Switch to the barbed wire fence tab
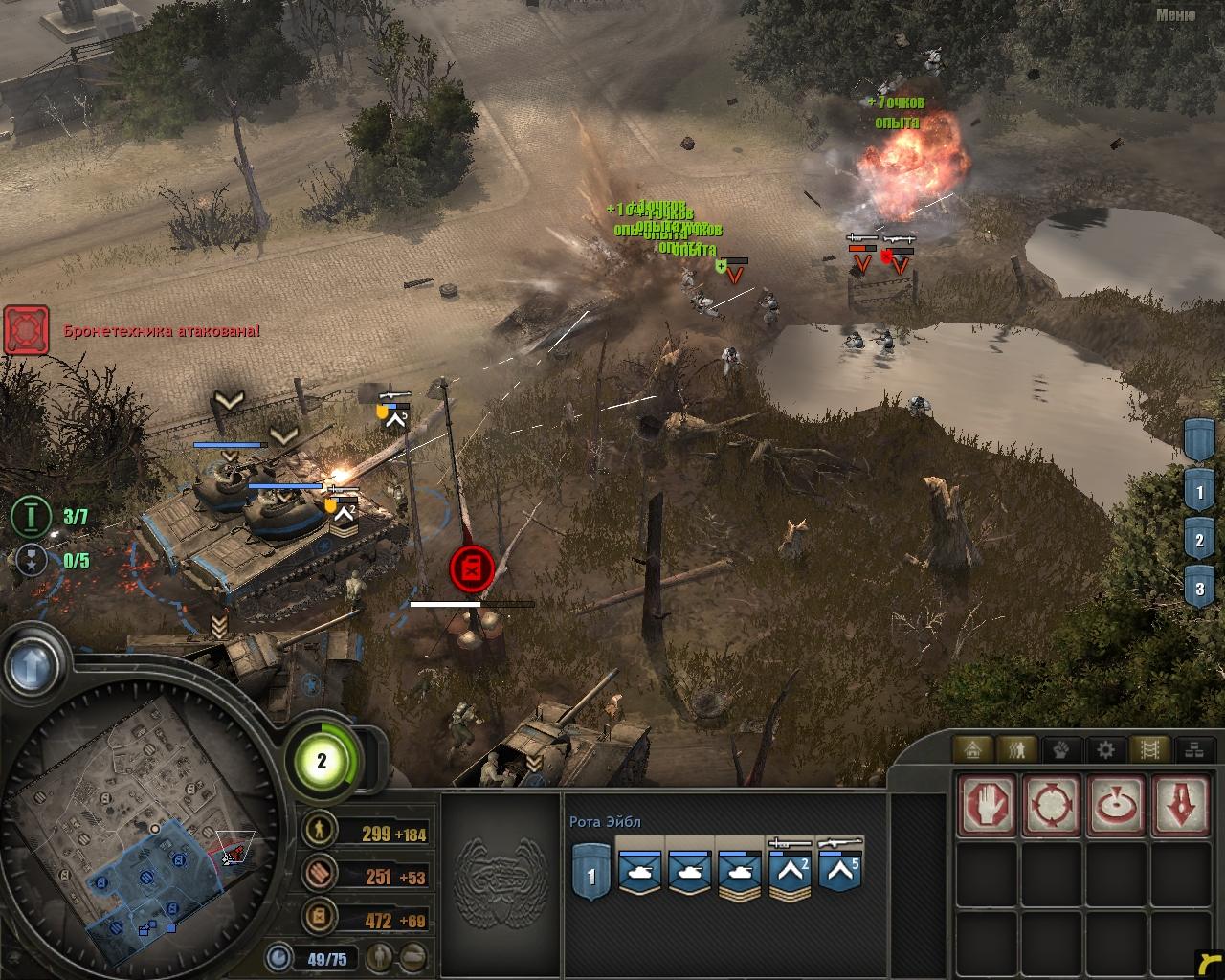The image size is (1225, 980). point(1149,750)
